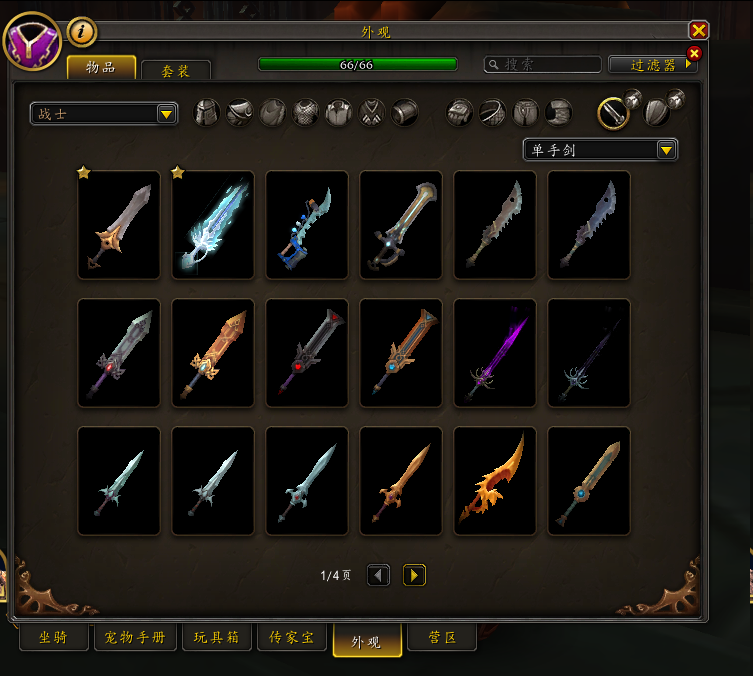Viewport: 753px width, 676px height.
Task: Go to the next appearance page
Action: [x=414, y=575]
